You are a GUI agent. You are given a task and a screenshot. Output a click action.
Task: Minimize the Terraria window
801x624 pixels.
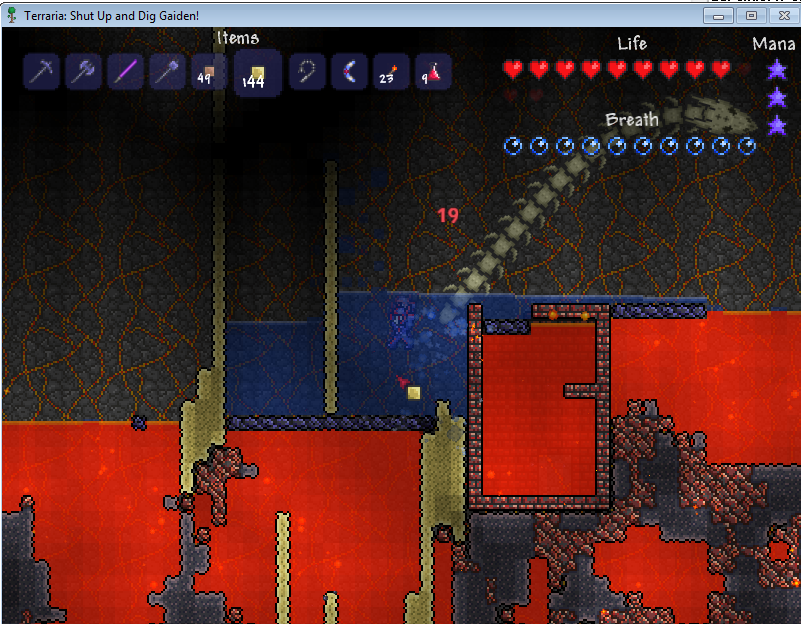coord(719,15)
